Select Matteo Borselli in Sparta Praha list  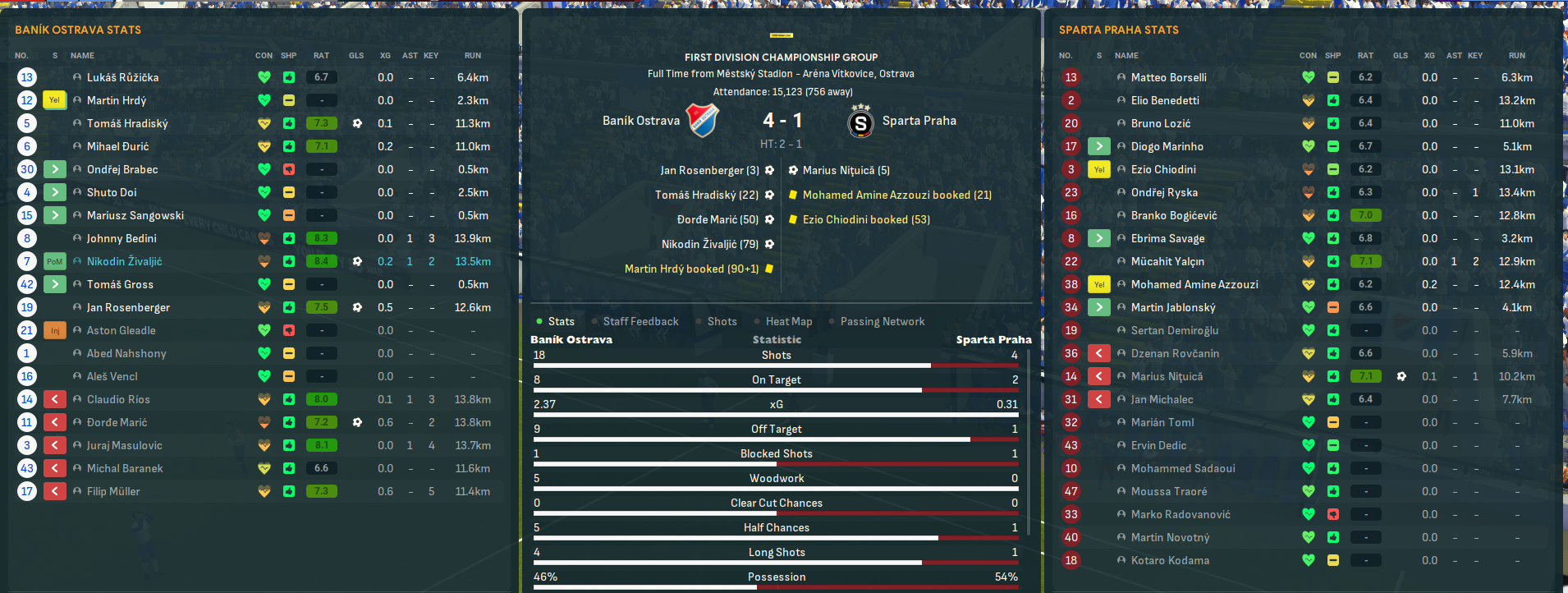[x=1168, y=77]
